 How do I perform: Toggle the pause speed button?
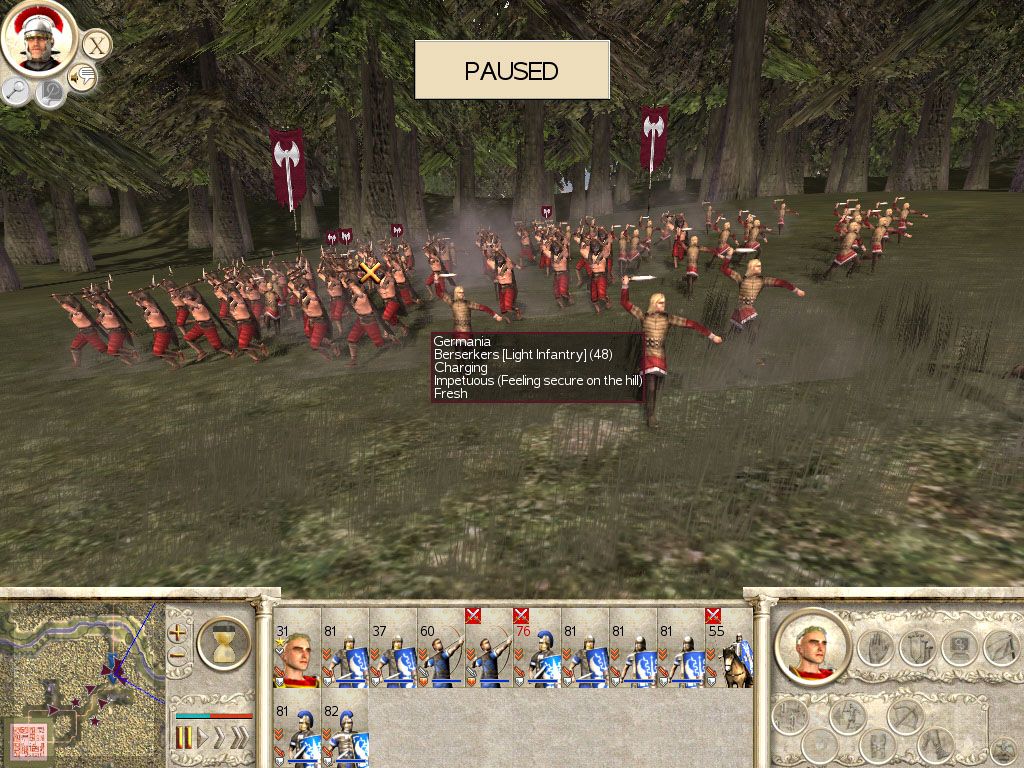(184, 738)
